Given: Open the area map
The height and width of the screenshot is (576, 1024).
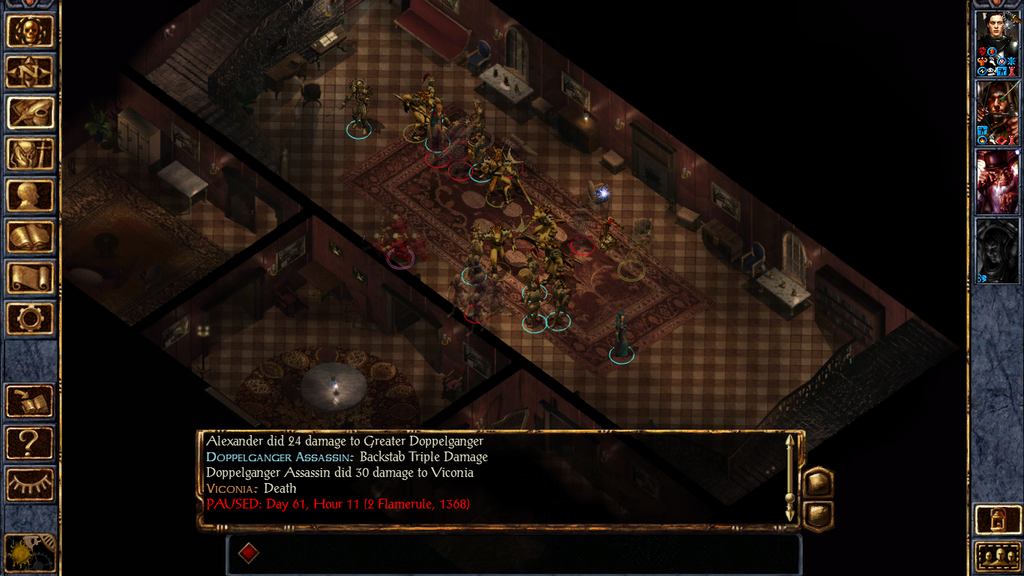Looking at the screenshot, I should [x=30, y=72].
